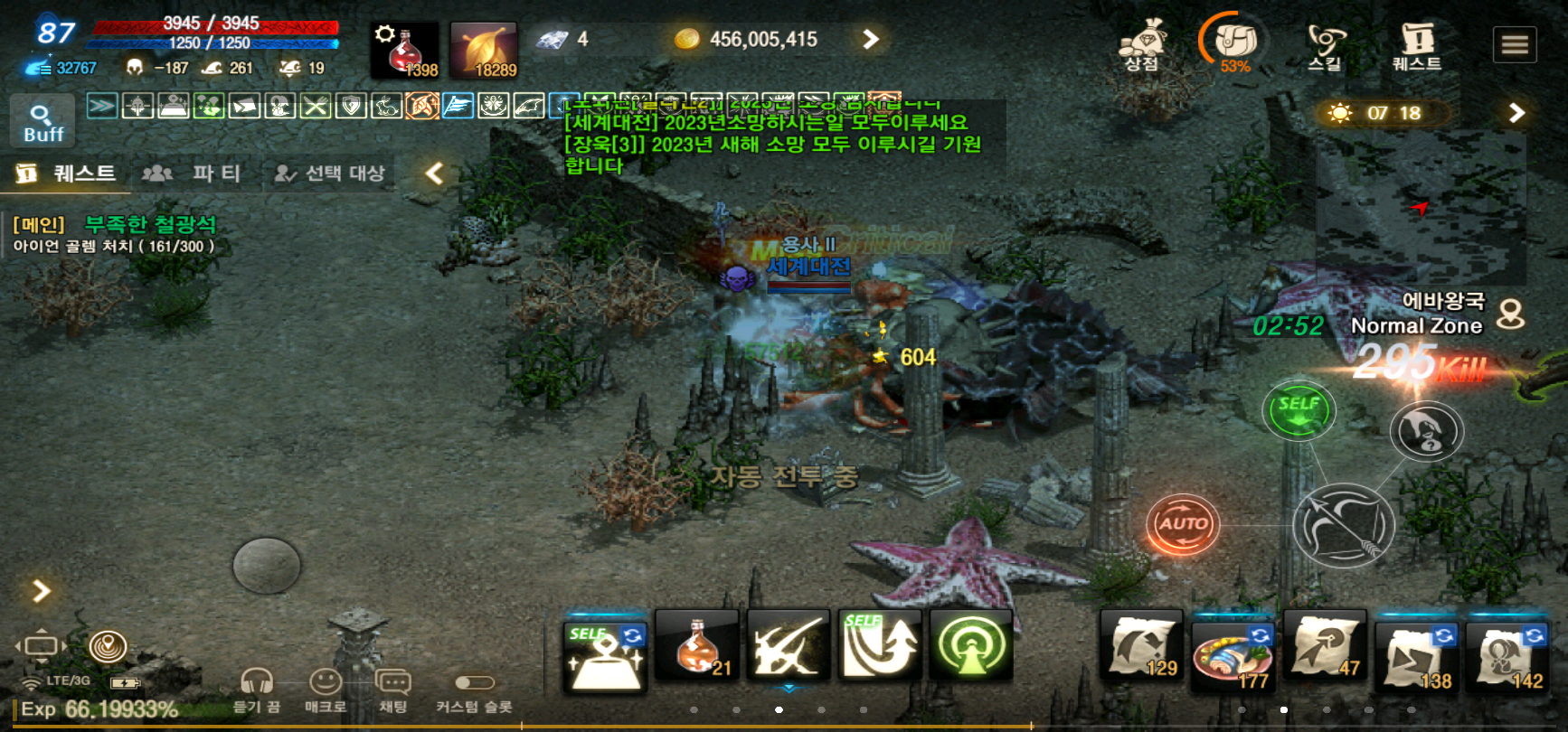The image size is (1568, 732).
Task: Switch to the 파티 party tab
Action: pos(194,173)
